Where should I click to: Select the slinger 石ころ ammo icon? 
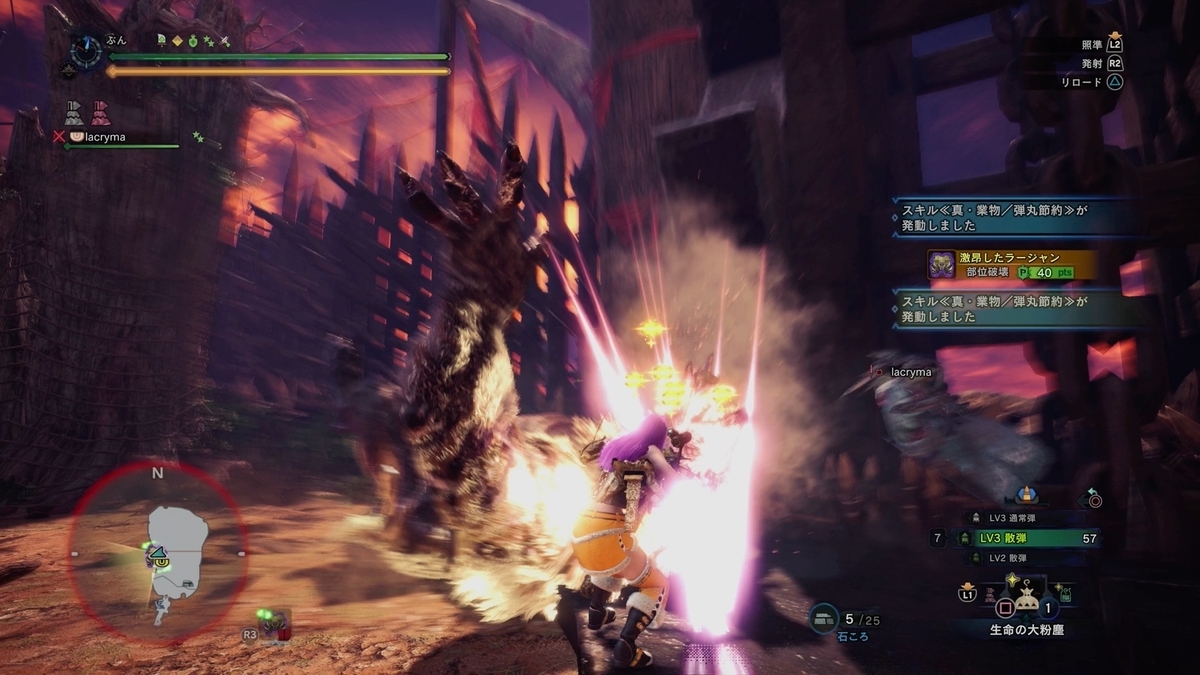point(823,619)
